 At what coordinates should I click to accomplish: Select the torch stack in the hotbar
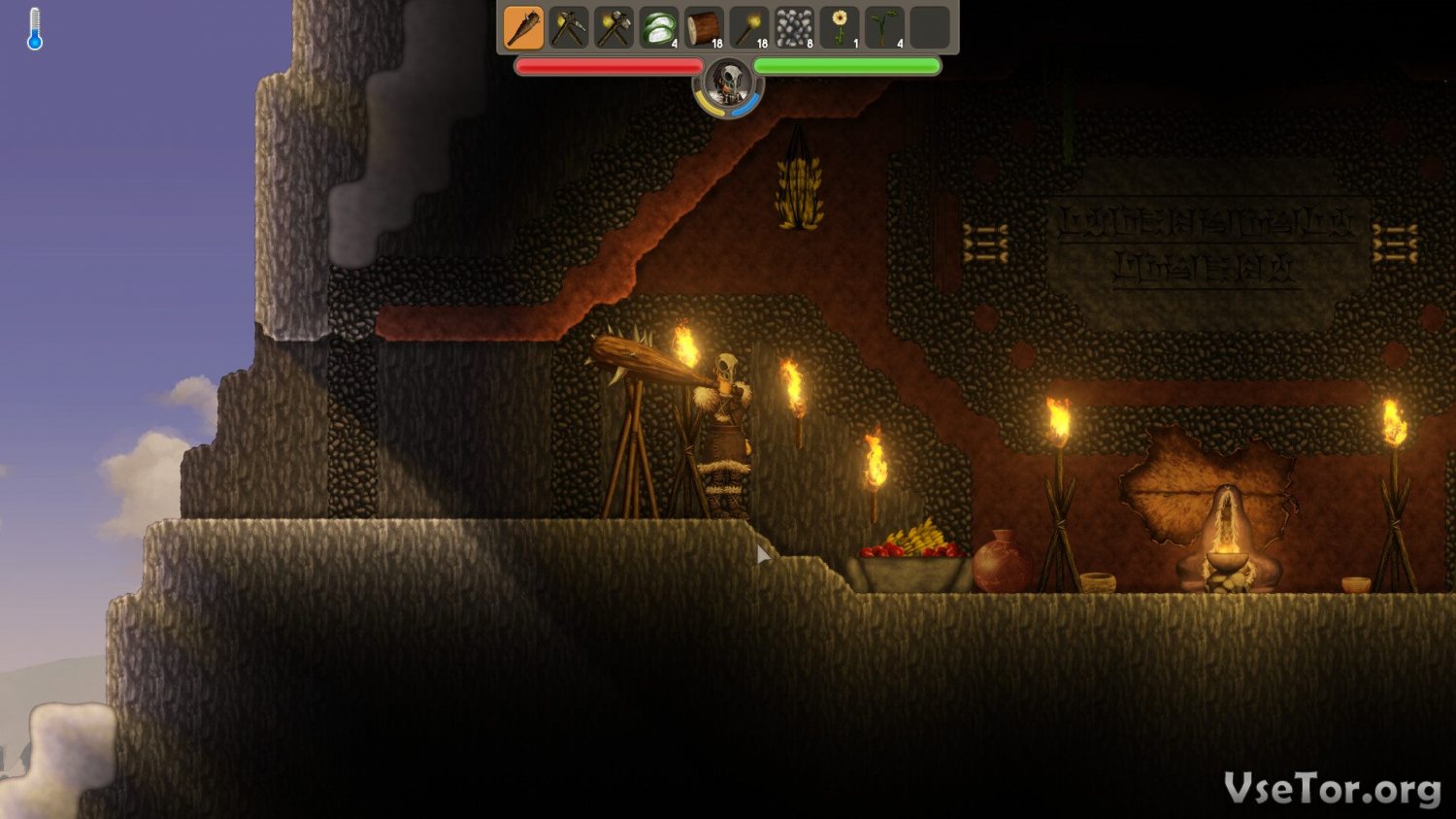[x=749, y=27]
